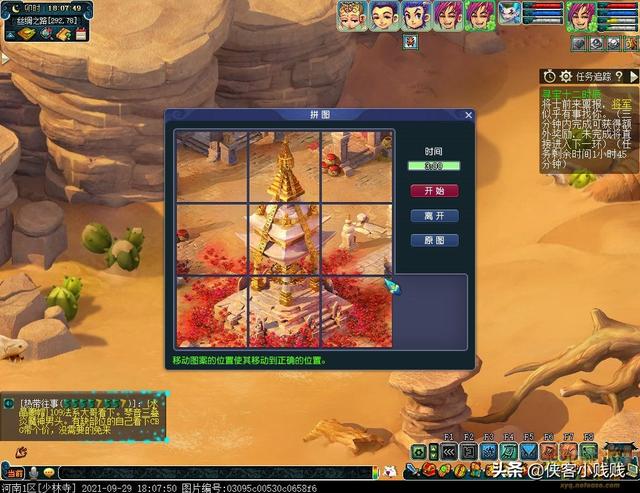
Task: Activate the F1 hotbar skill
Action: tap(449, 451)
